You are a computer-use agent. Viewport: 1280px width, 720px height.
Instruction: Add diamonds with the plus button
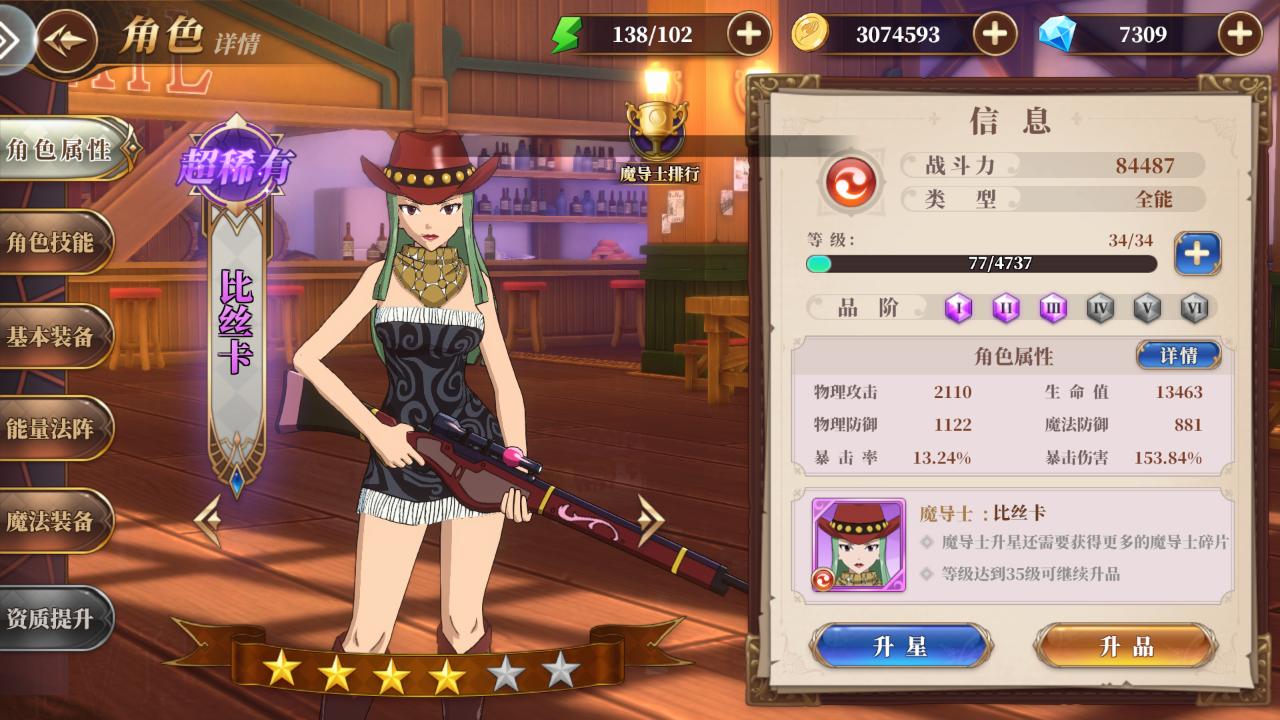(1239, 35)
